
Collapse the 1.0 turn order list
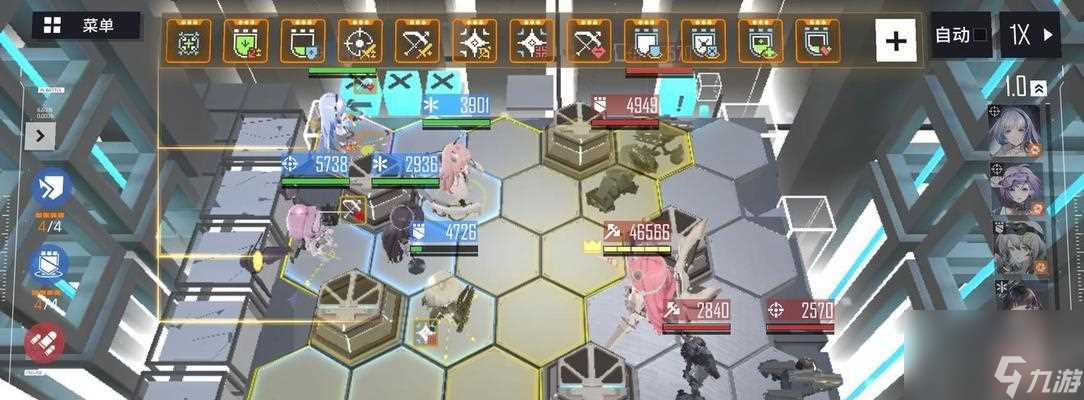[x=1040, y=88]
